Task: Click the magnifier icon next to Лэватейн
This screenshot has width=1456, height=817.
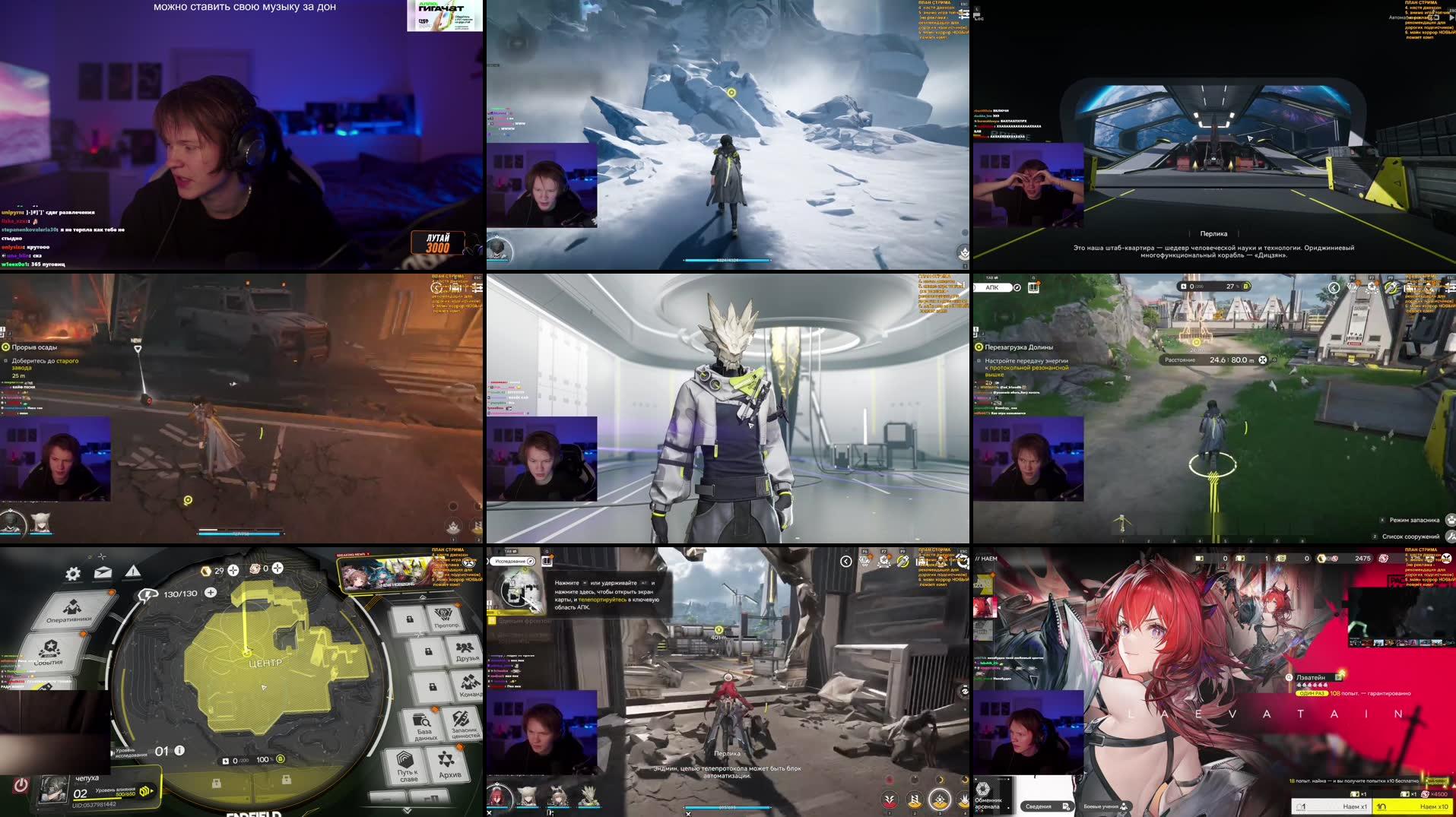Action: pos(1289,677)
